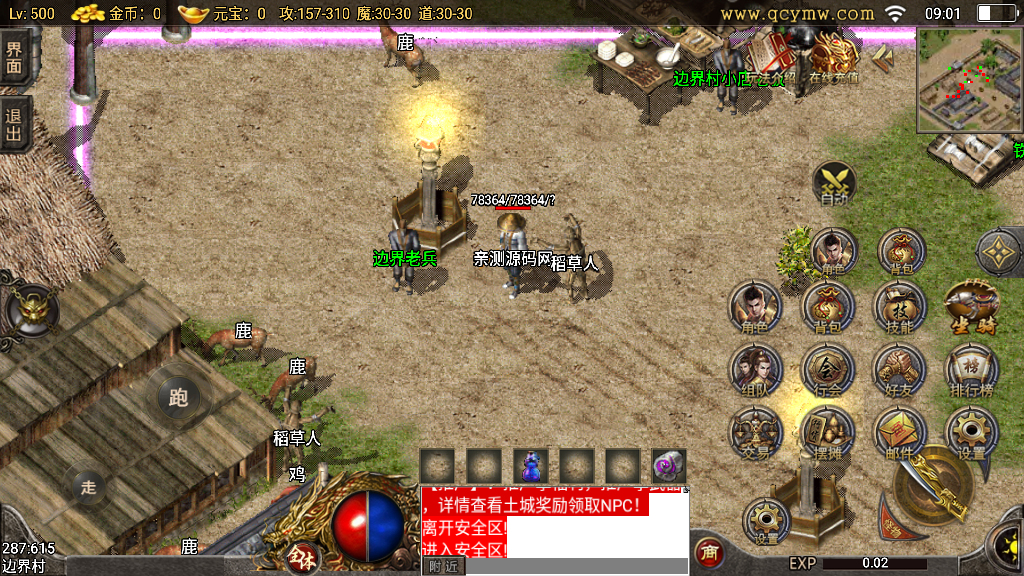The width and height of the screenshot is (1024, 576).
Task: Check the 邮件 mail icon
Action: (900, 434)
